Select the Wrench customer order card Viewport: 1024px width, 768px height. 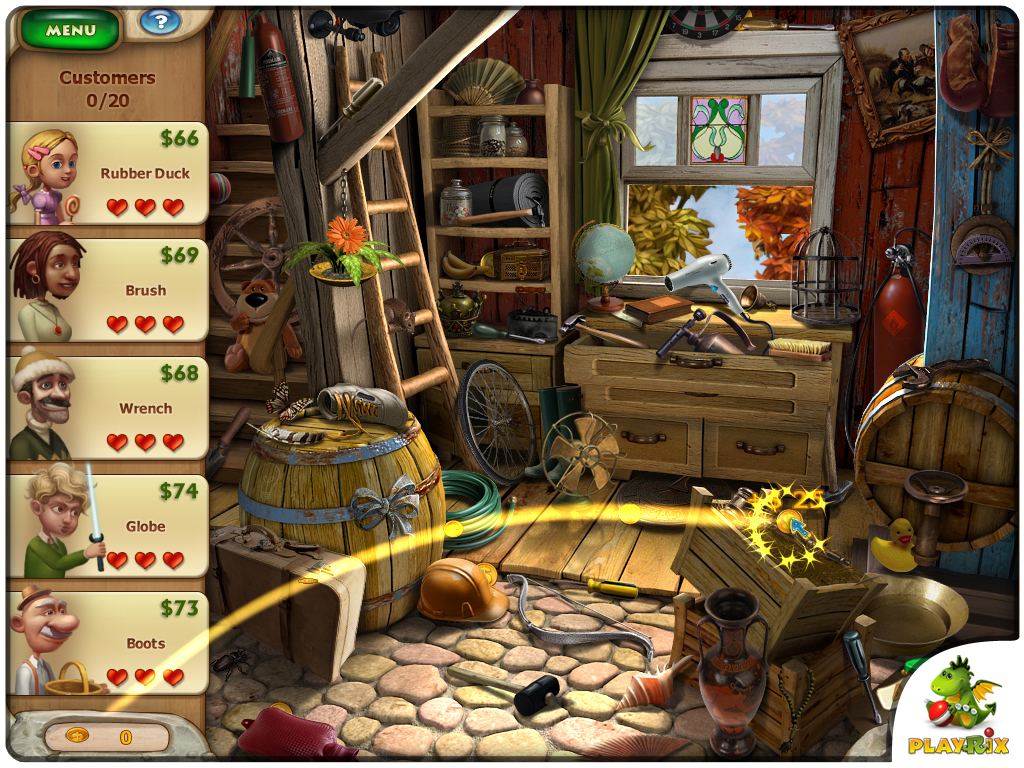(x=108, y=408)
